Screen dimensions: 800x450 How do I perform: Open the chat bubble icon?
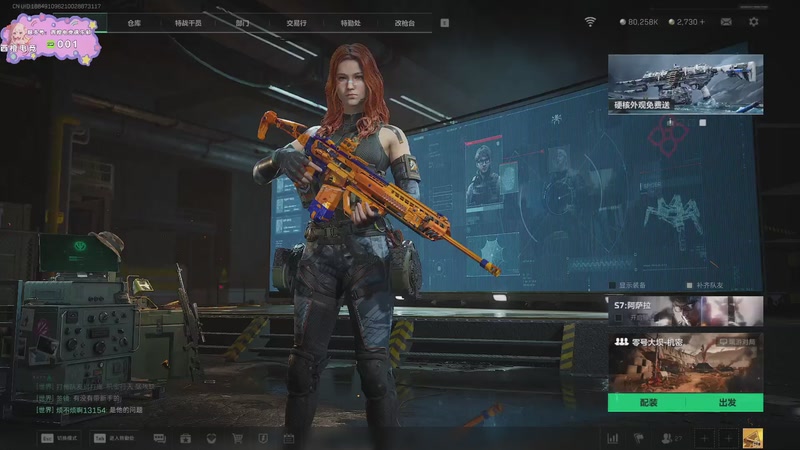click(159, 438)
